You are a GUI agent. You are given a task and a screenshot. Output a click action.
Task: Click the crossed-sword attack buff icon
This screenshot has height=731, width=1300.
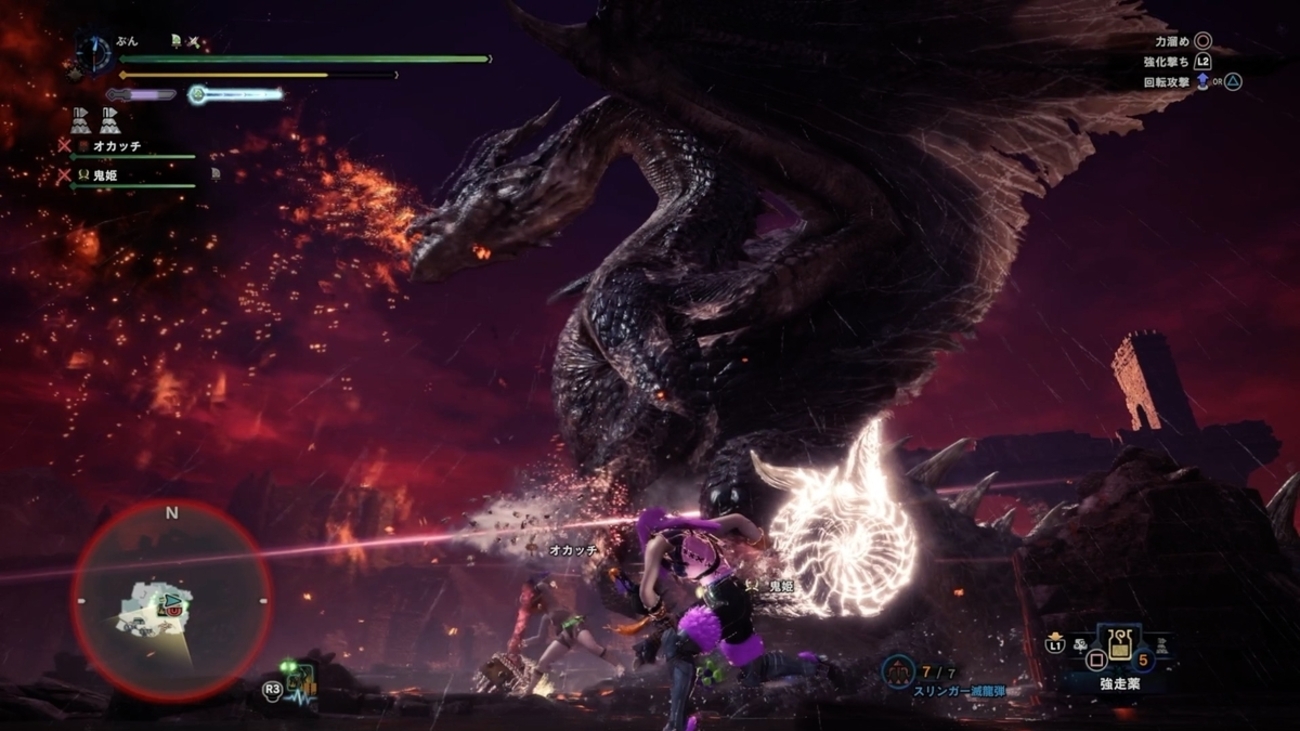193,42
